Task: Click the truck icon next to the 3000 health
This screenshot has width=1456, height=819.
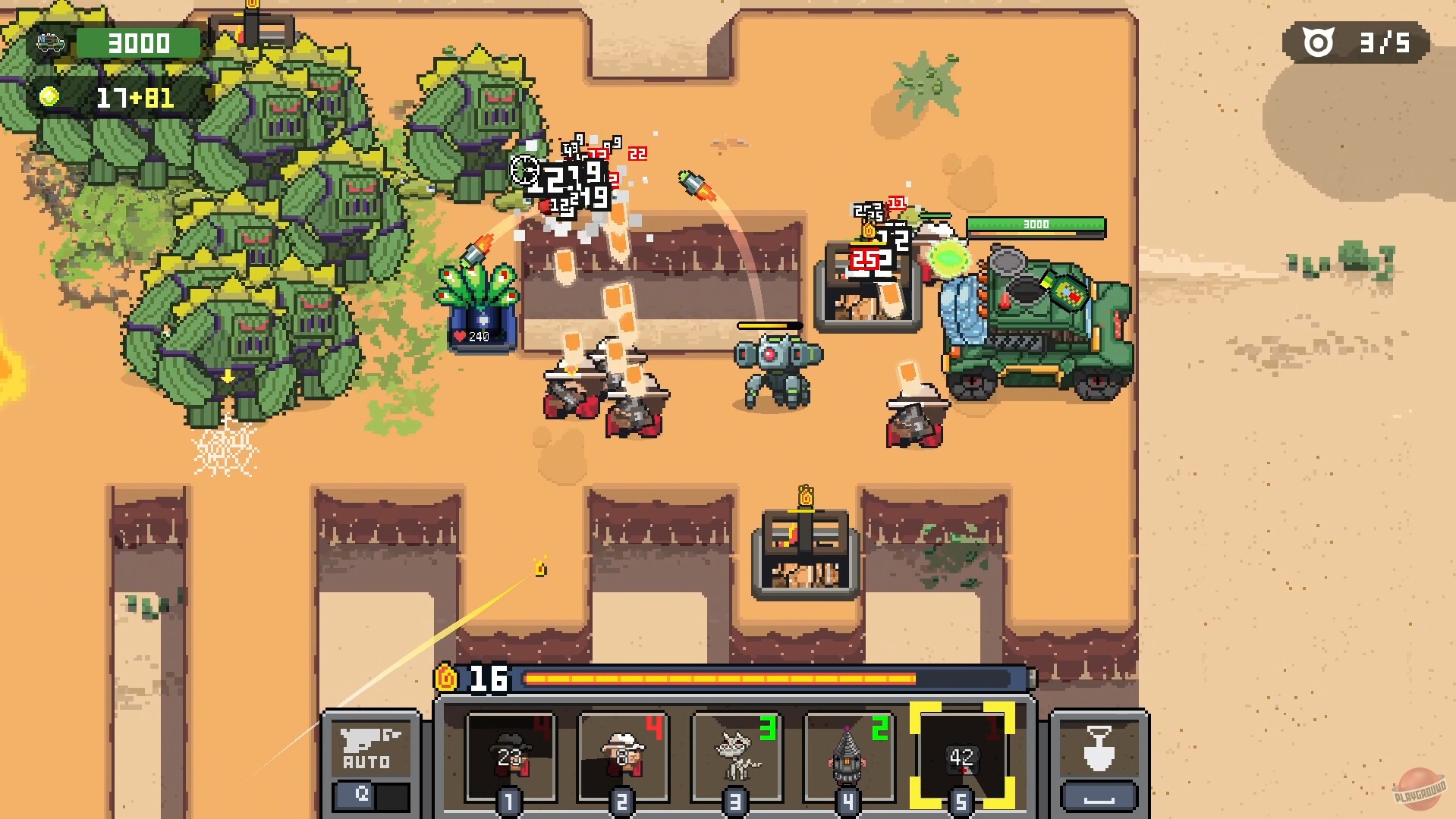Action: coord(52,43)
